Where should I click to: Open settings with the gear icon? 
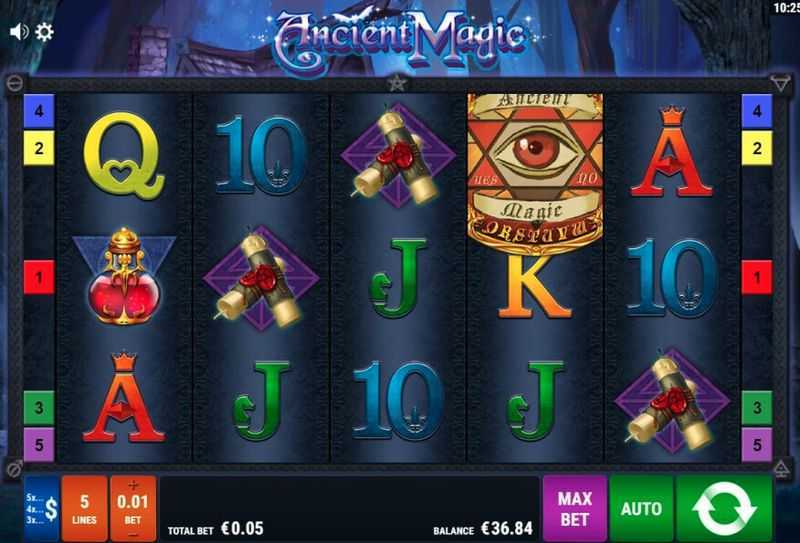[44, 32]
